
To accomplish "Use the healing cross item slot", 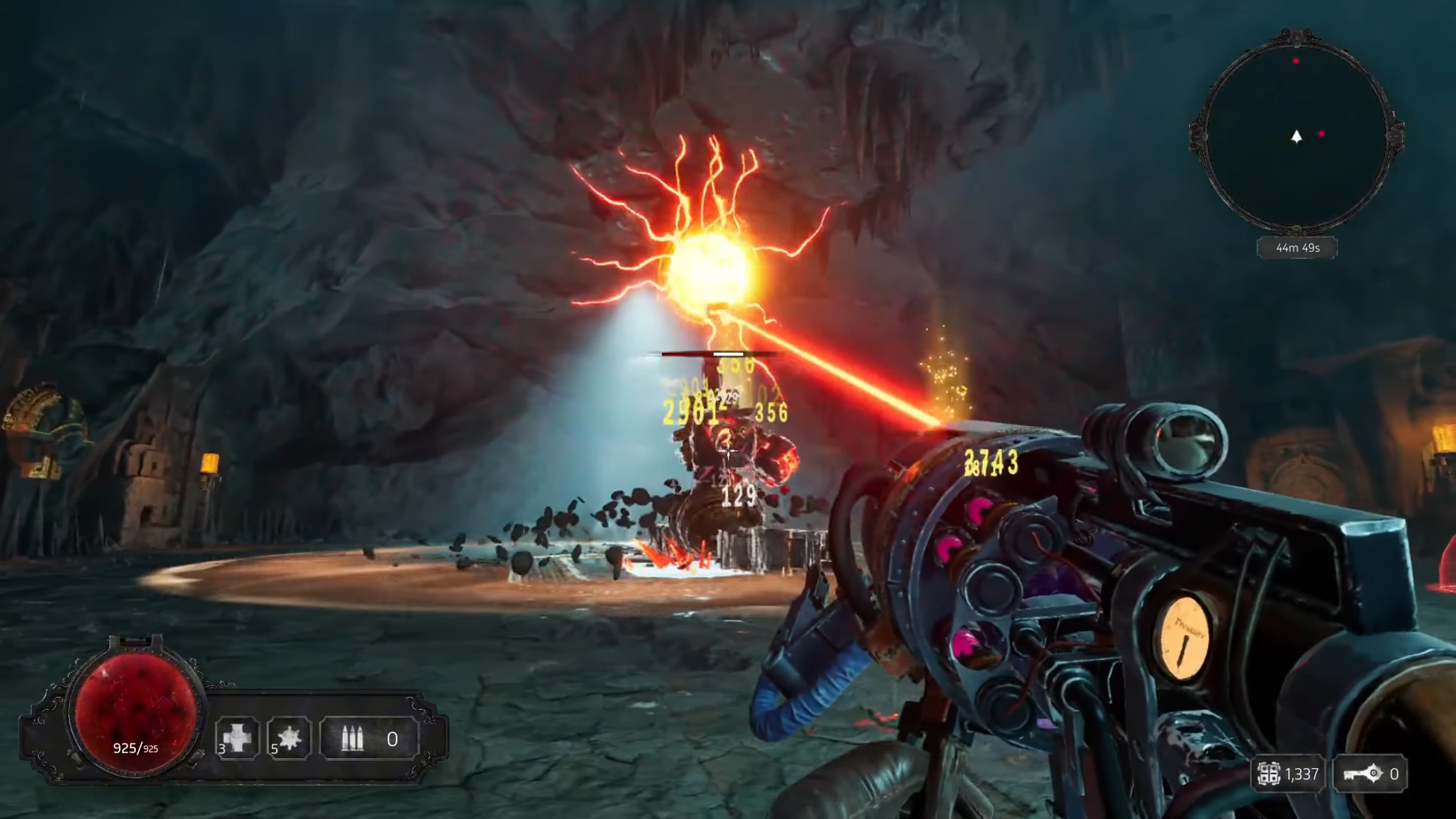I will click(x=237, y=738).
